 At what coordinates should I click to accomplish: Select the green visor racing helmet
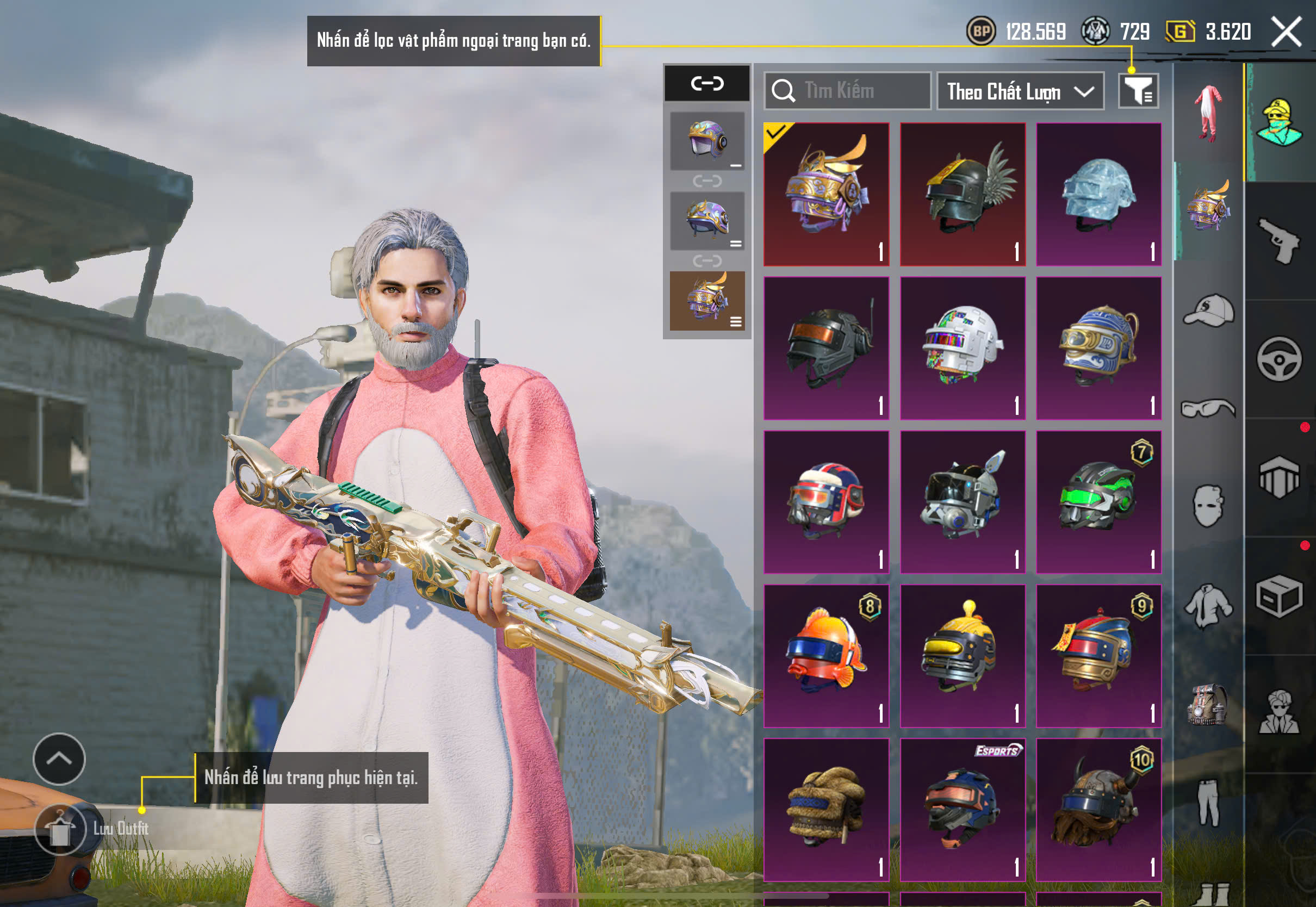pos(1098,502)
